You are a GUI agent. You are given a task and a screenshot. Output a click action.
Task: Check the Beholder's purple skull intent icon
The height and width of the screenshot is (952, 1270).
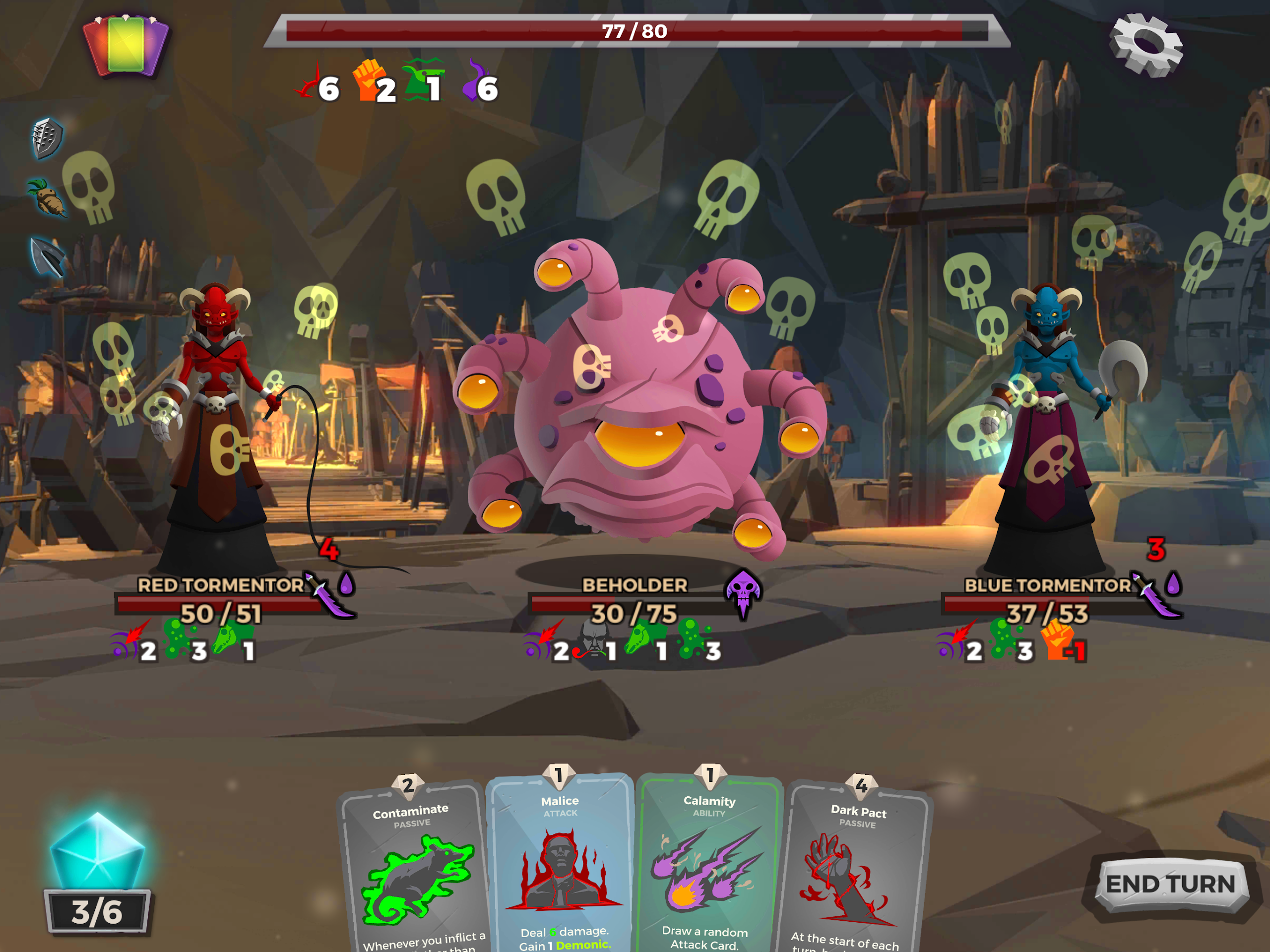(744, 591)
